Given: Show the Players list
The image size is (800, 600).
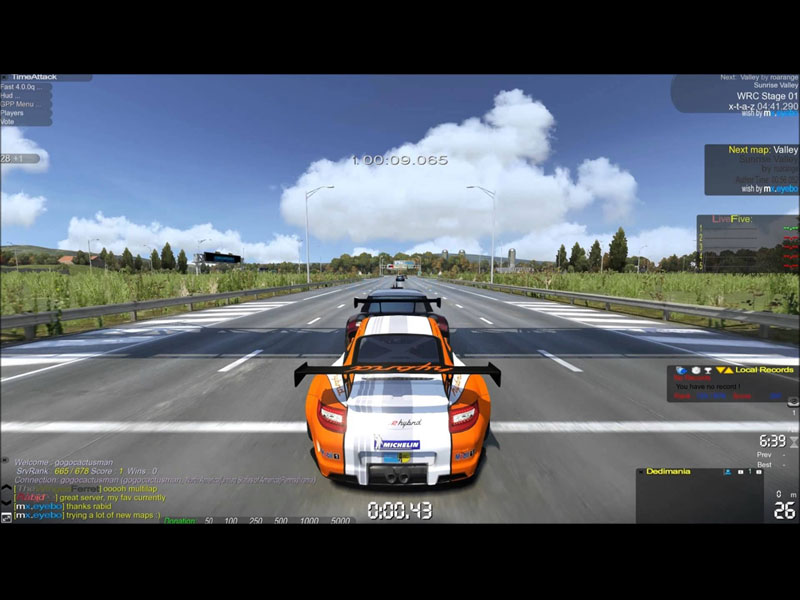Looking at the screenshot, I should (14, 113).
